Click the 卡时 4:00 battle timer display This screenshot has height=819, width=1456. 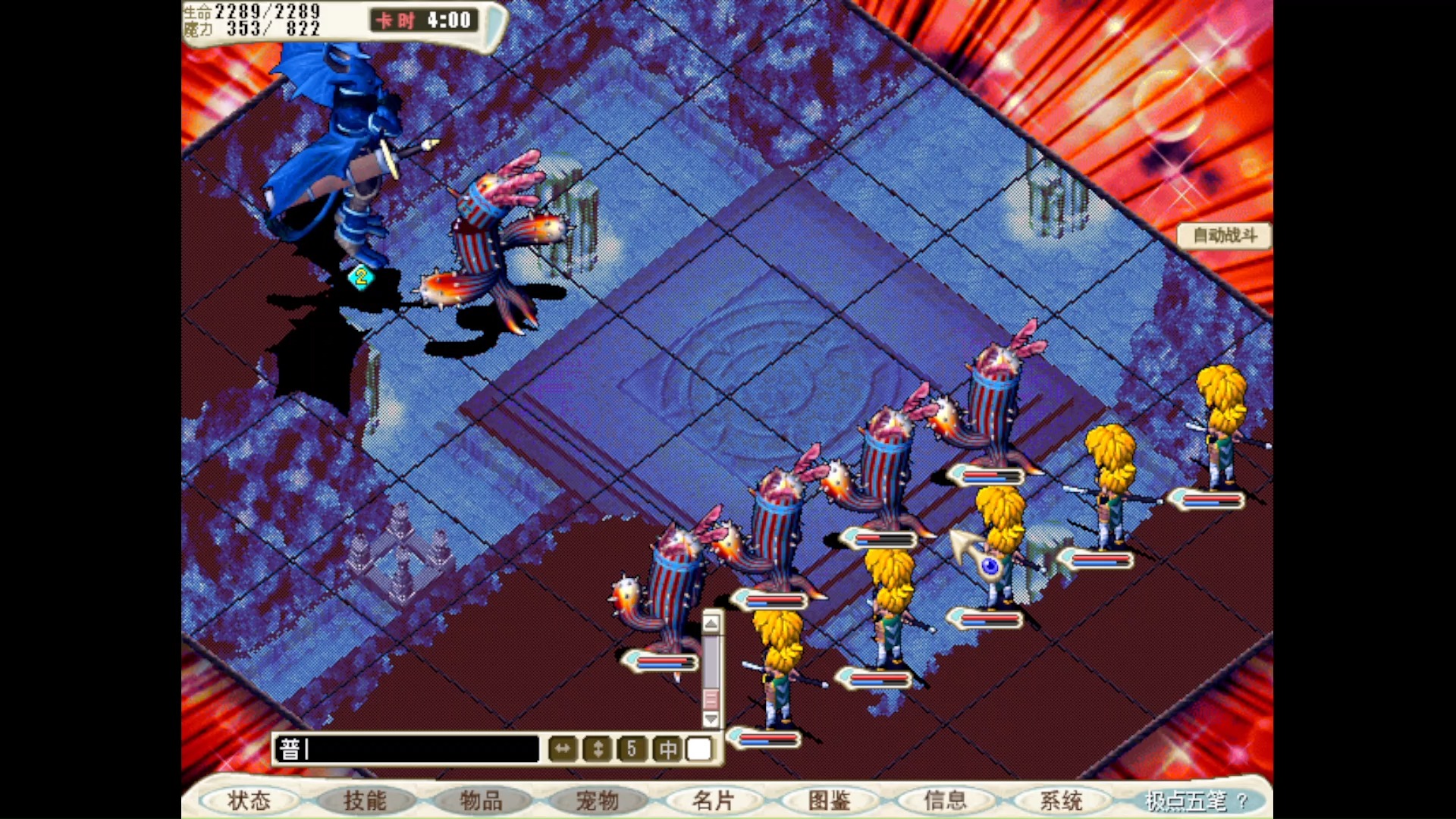(x=422, y=20)
